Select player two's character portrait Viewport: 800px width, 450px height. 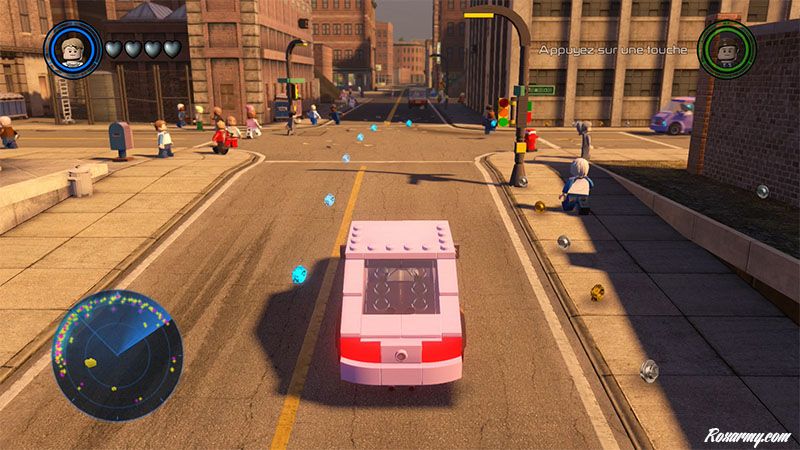[x=726, y=48]
